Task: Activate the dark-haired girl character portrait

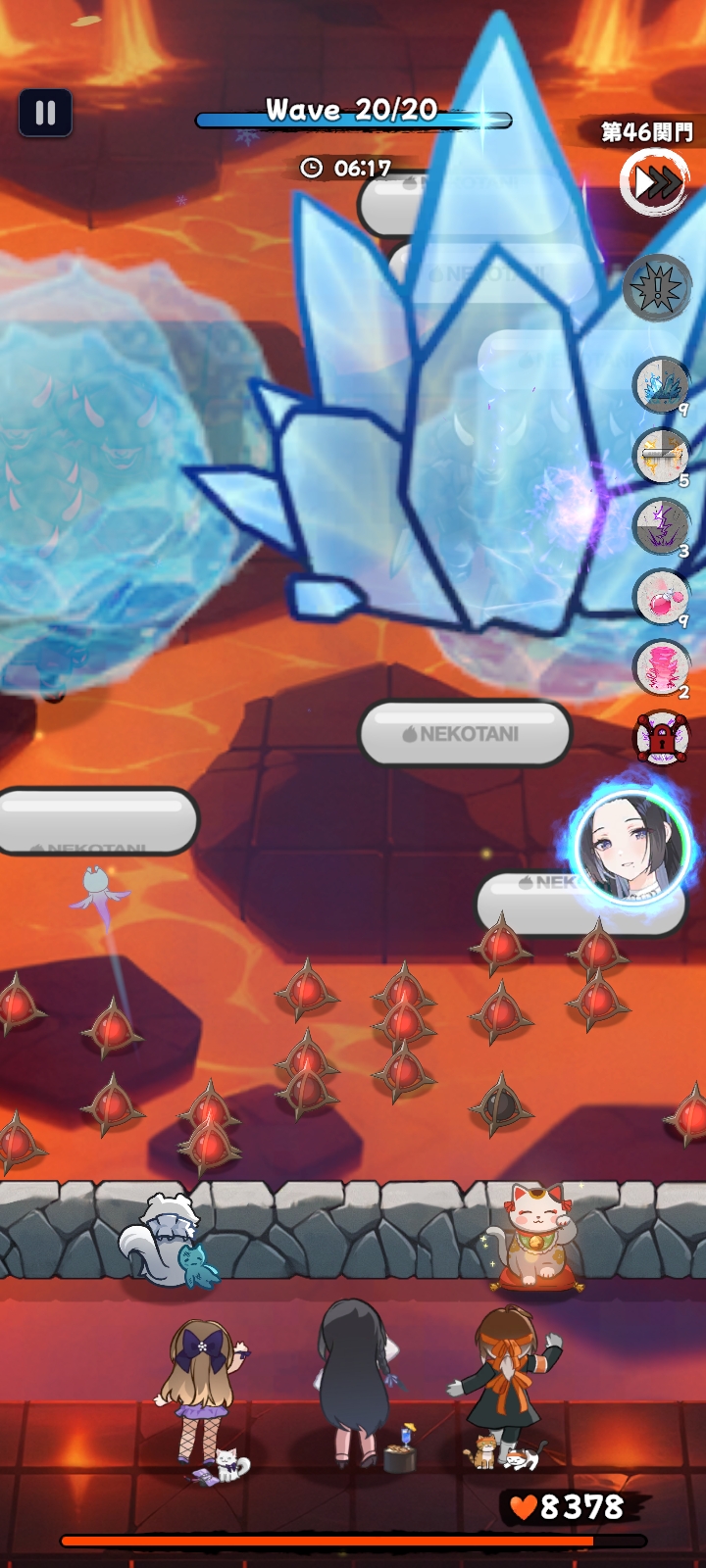Action: 632,846
